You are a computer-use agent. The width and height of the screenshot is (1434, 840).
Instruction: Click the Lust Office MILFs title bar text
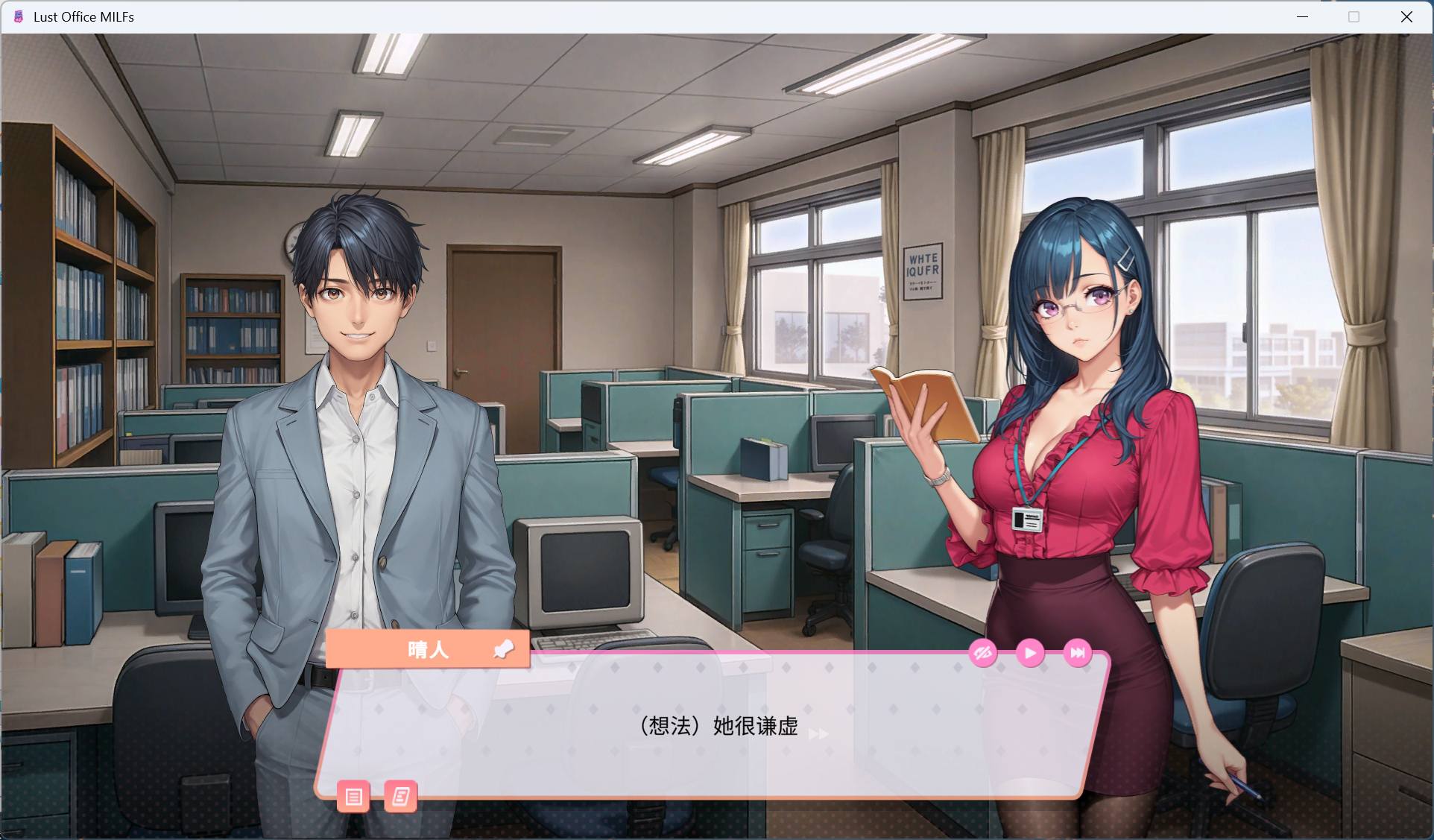(83, 16)
